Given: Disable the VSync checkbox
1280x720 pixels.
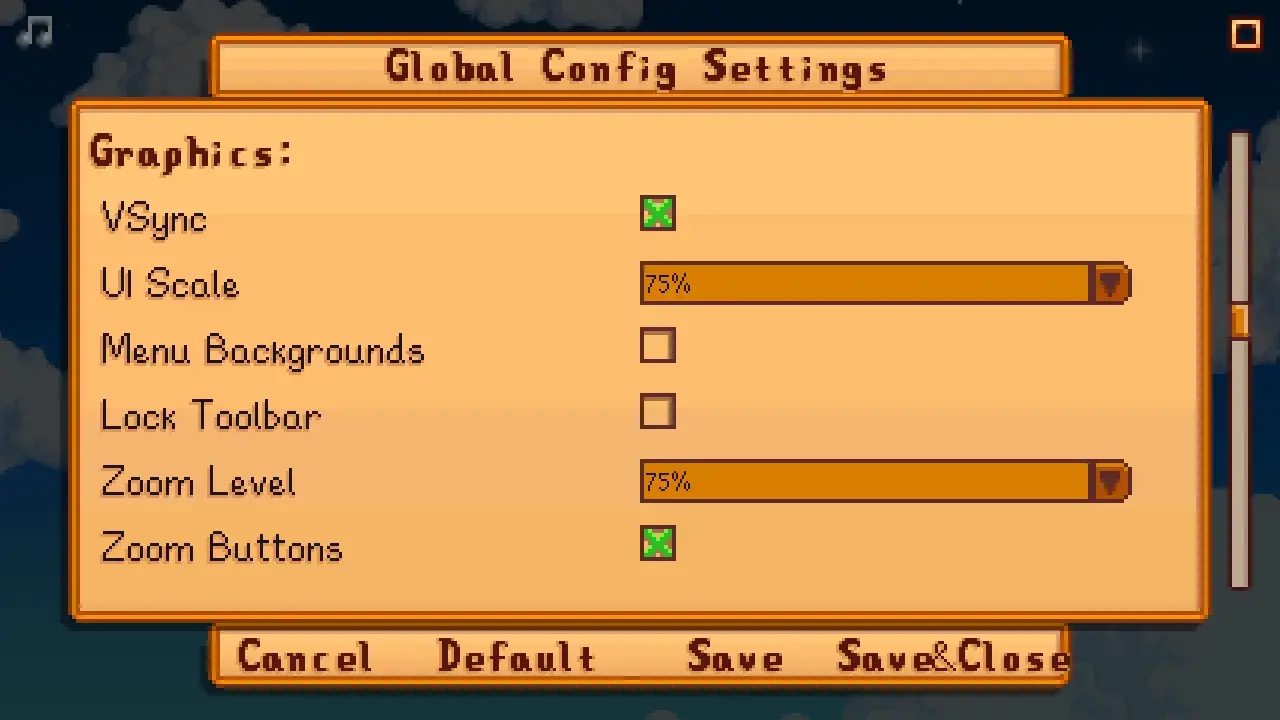Looking at the screenshot, I should (657, 213).
